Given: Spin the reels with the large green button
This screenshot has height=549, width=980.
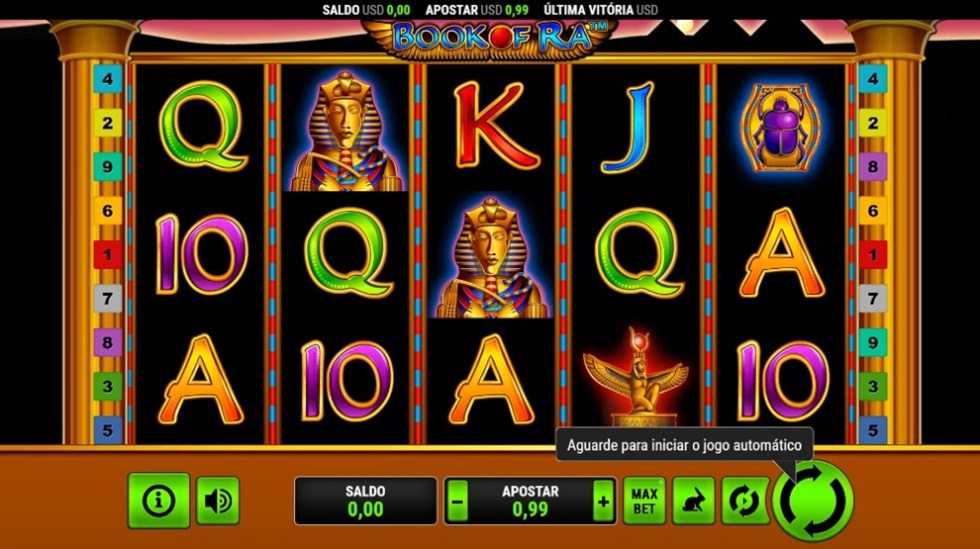Looking at the screenshot, I should coord(812,500).
